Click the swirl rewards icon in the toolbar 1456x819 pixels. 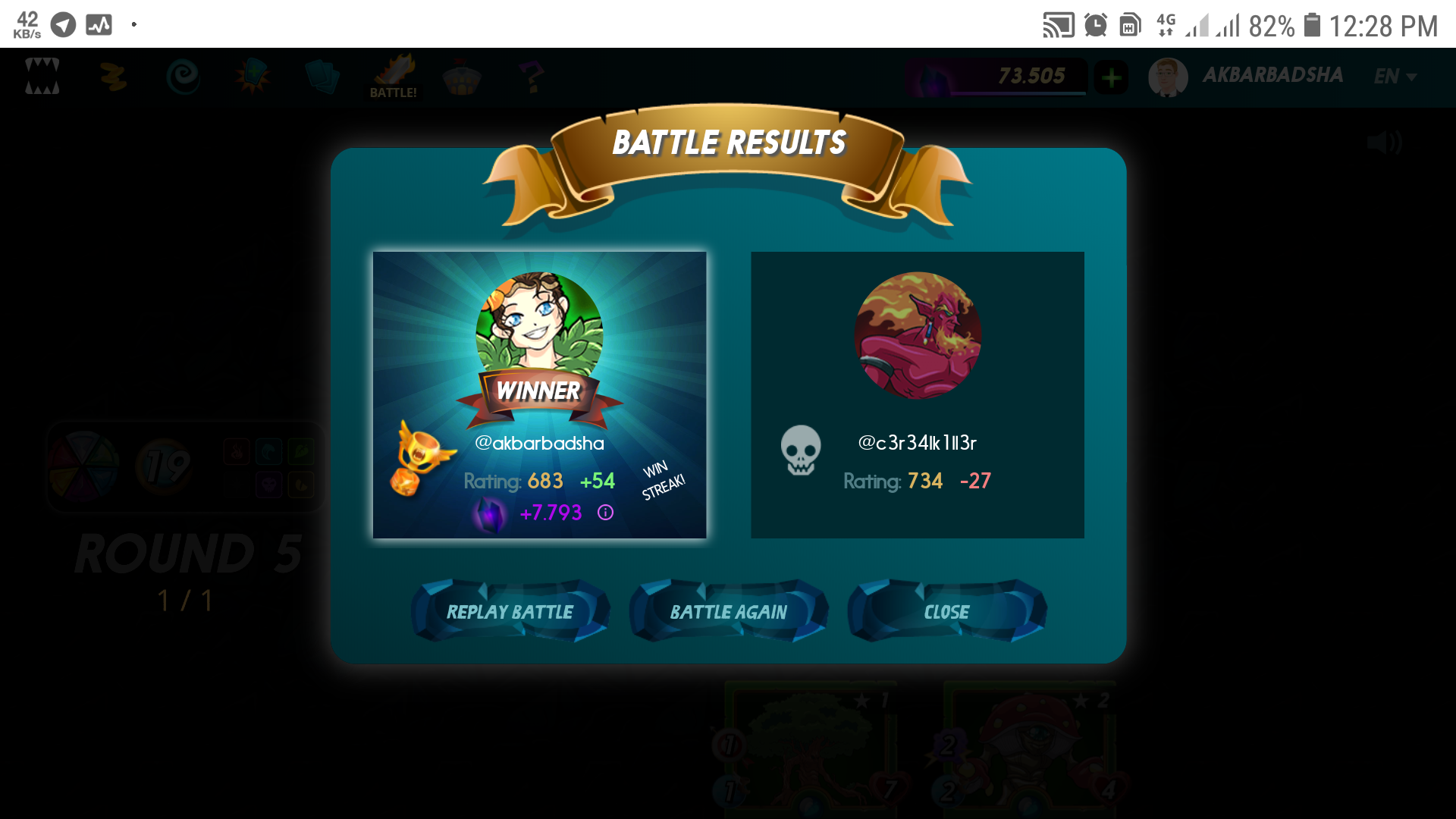tap(182, 76)
